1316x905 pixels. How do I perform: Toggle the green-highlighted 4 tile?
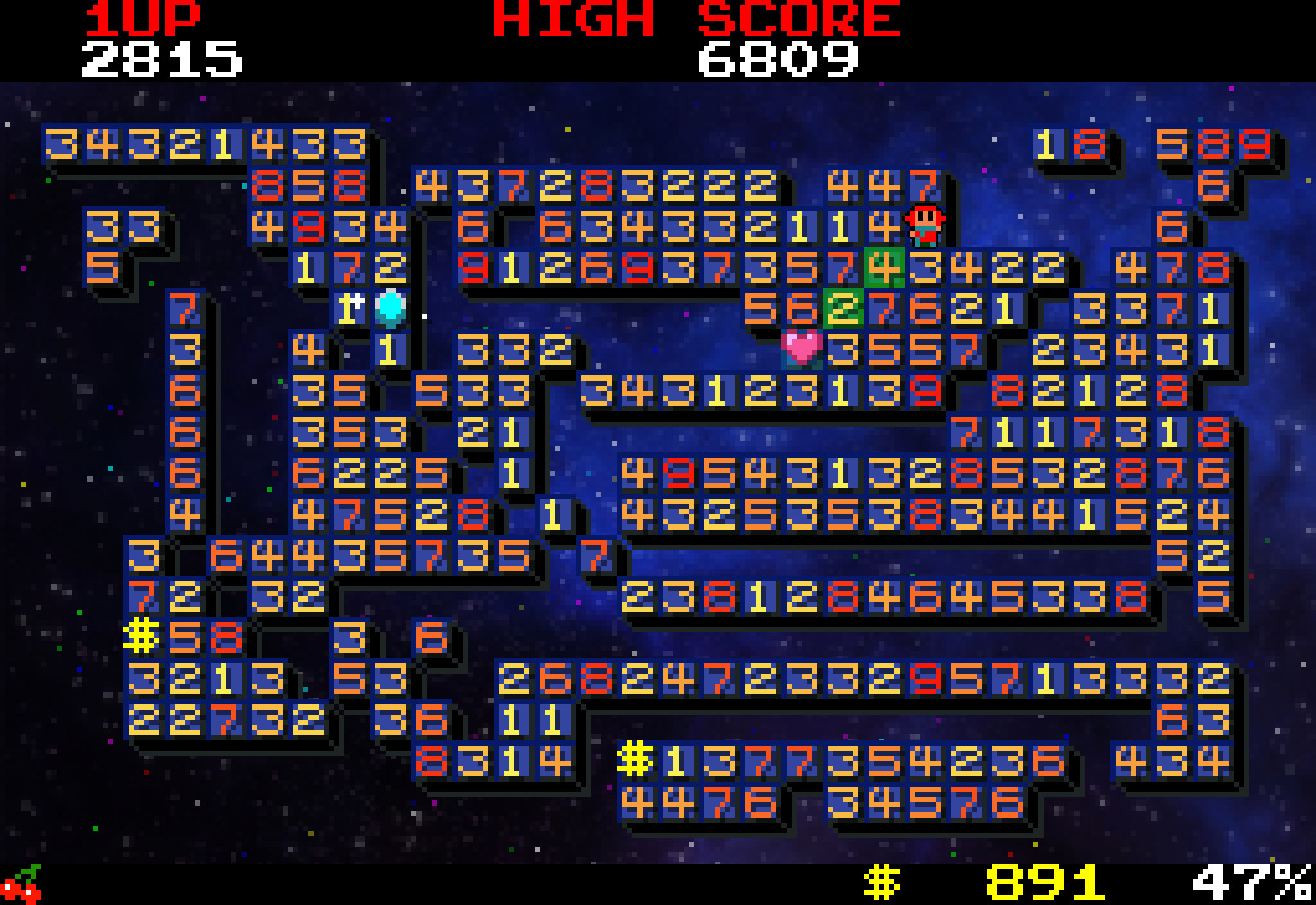[x=882, y=266]
